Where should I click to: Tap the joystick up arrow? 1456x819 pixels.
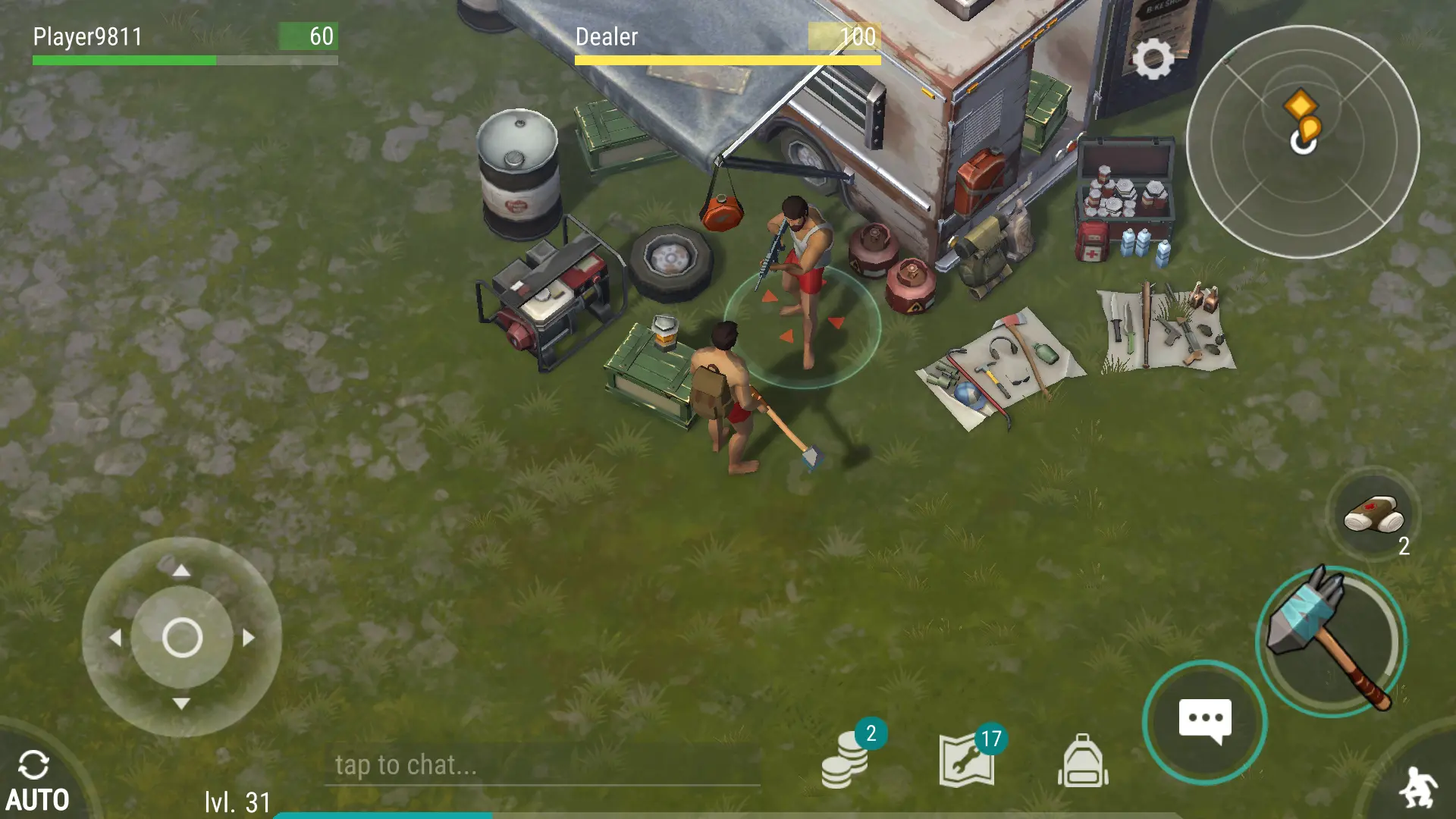[181, 571]
